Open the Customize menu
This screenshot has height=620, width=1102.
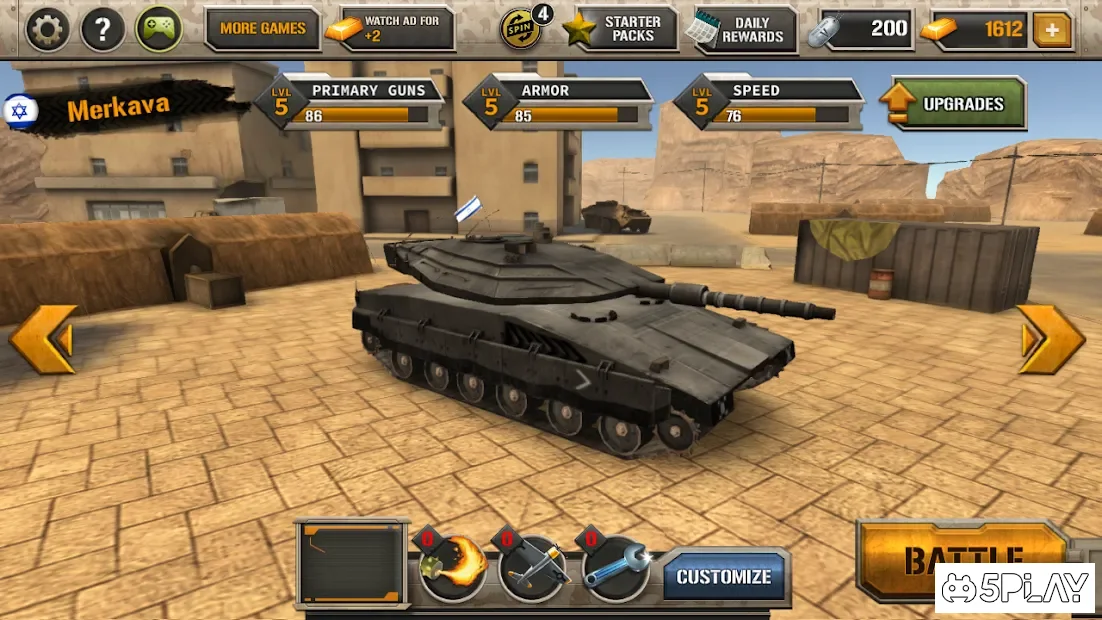tap(724, 577)
